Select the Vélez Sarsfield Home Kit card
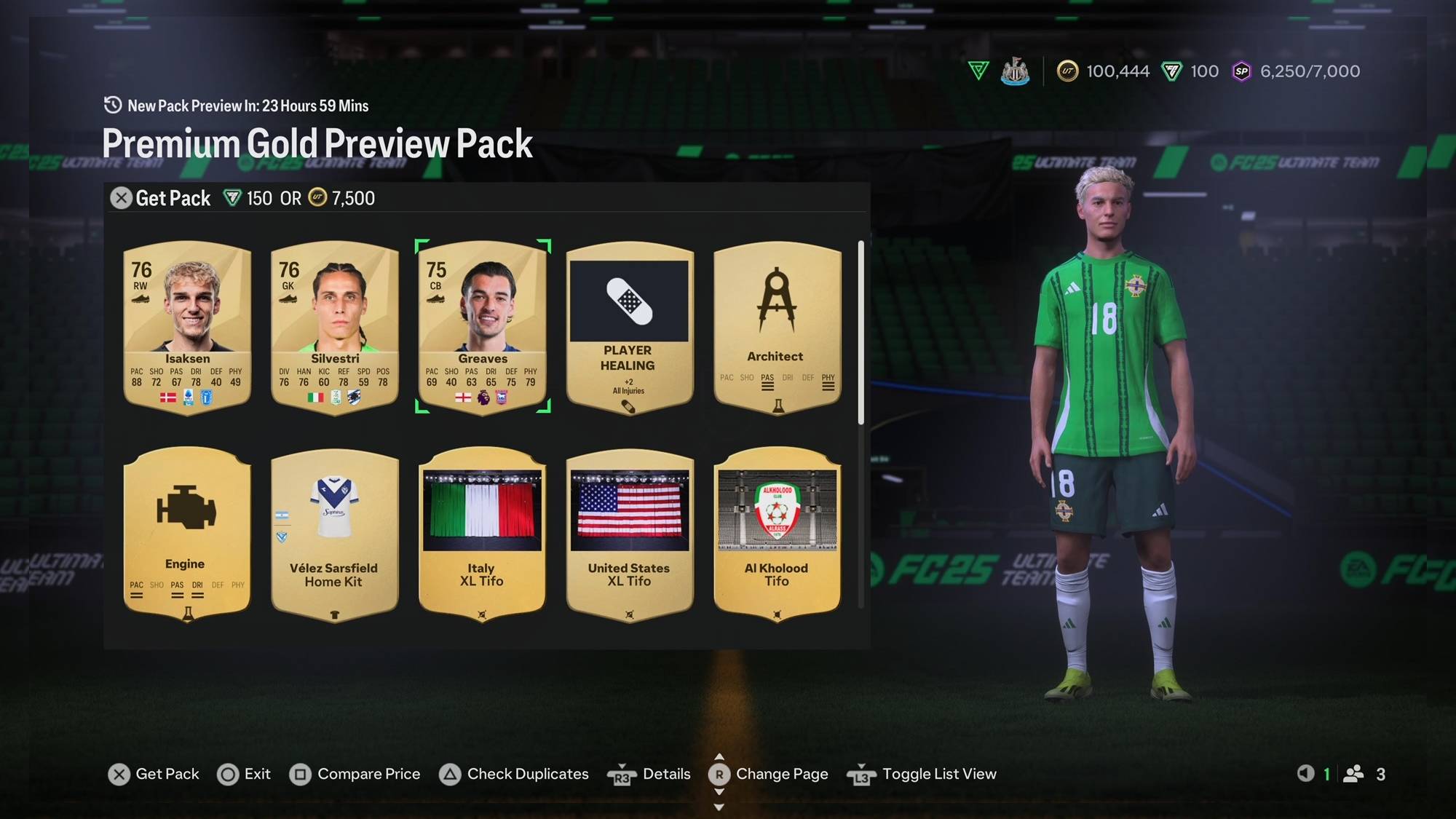 (335, 533)
